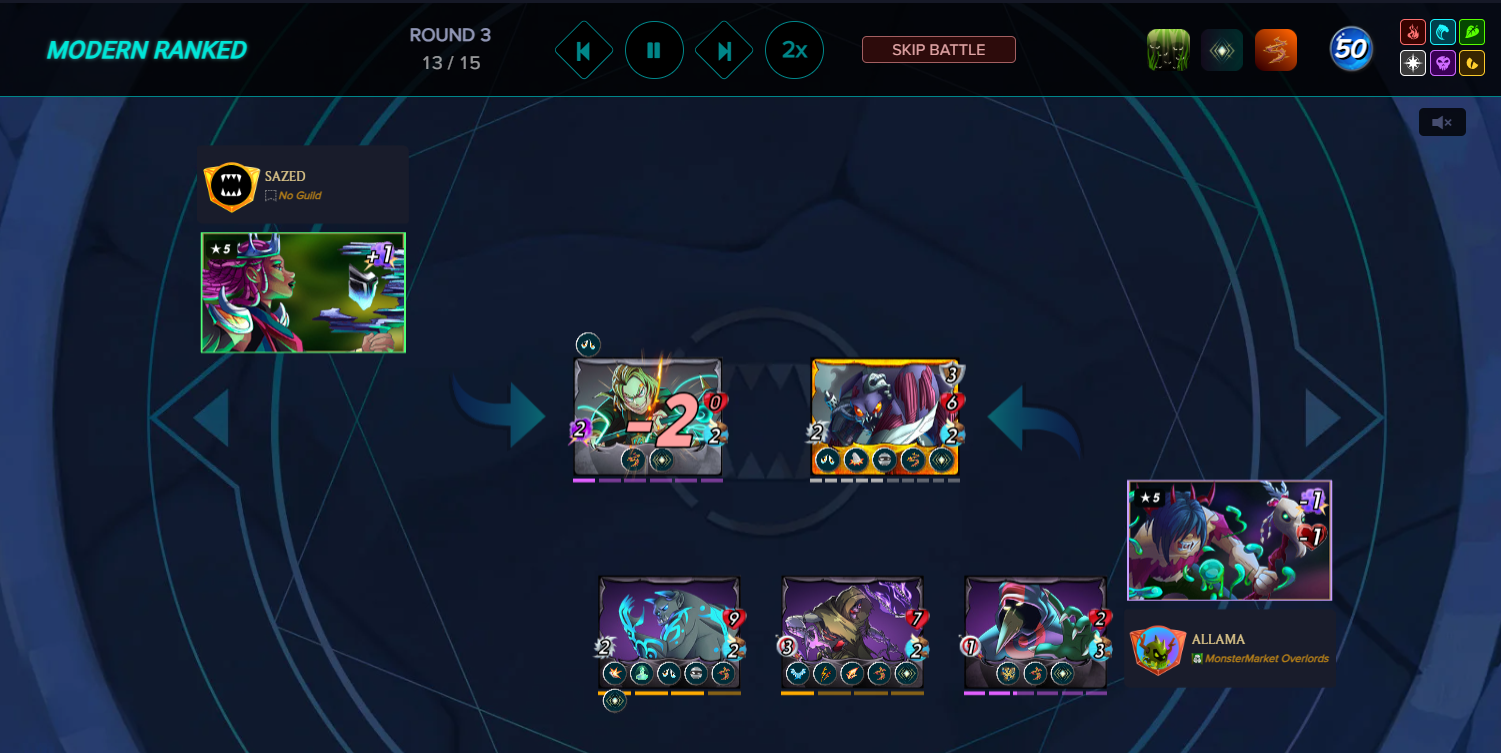
Task: Select Sazed's summoner card
Action: pos(303,293)
